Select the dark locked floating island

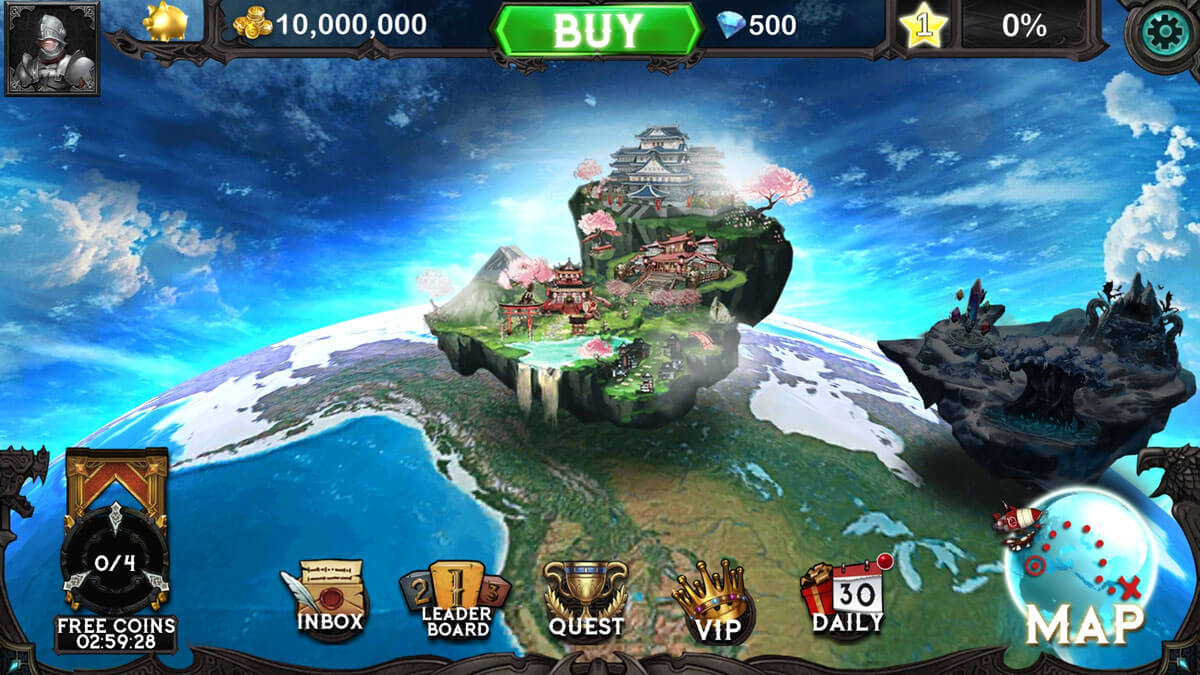pos(1040,368)
